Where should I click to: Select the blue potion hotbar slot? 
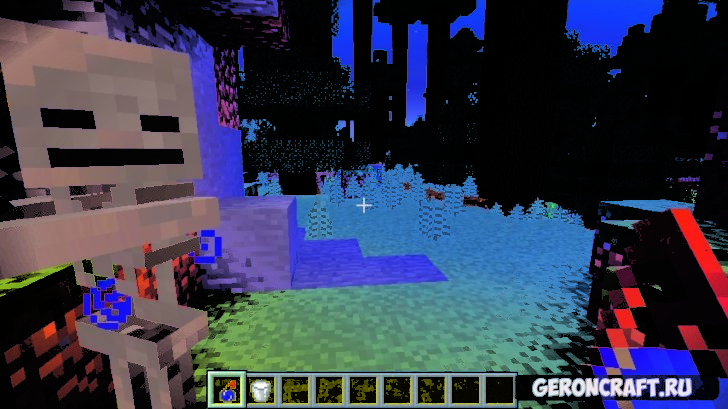click(x=227, y=388)
